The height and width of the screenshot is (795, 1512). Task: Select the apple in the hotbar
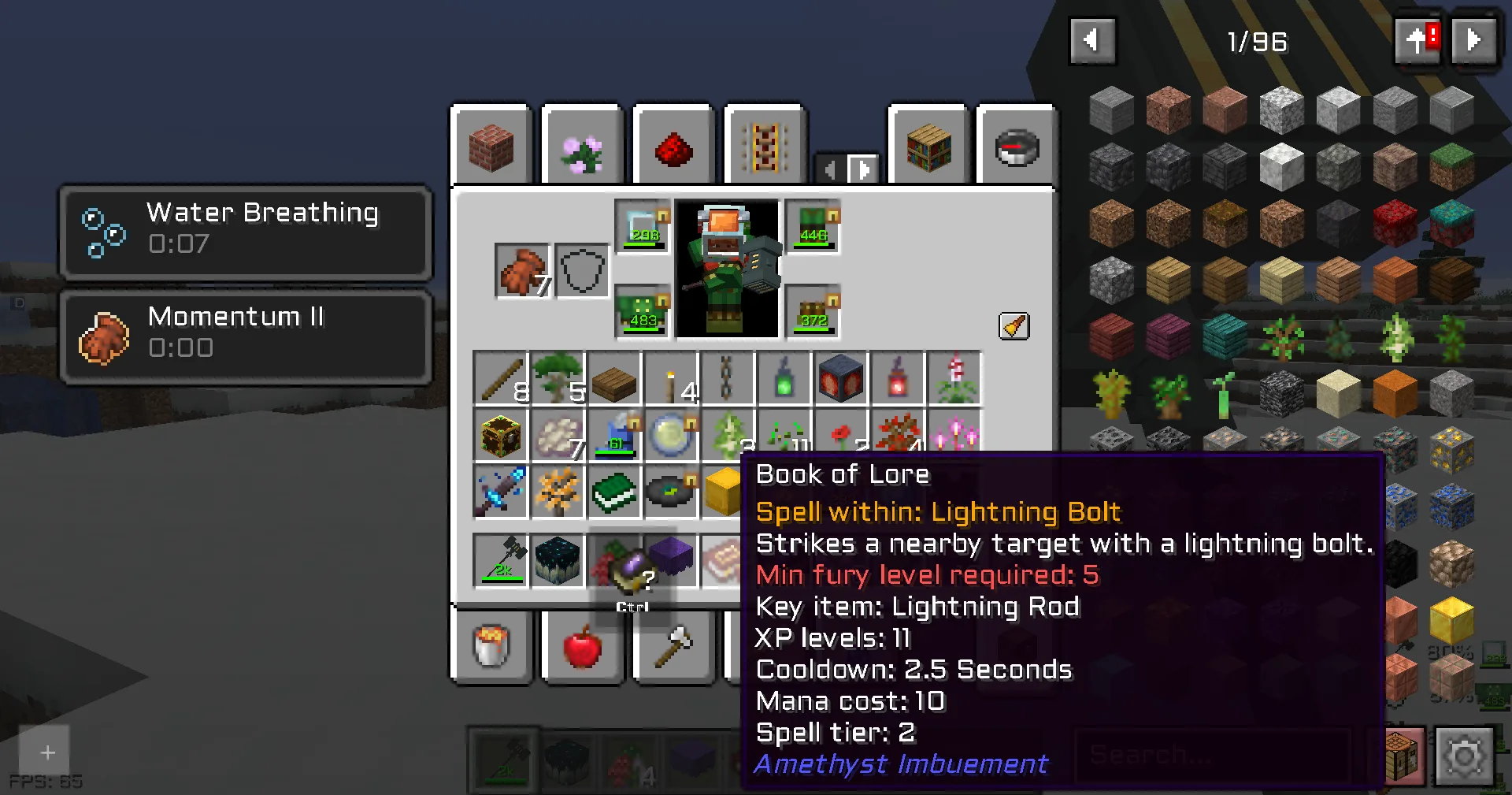(x=583, y=648)
